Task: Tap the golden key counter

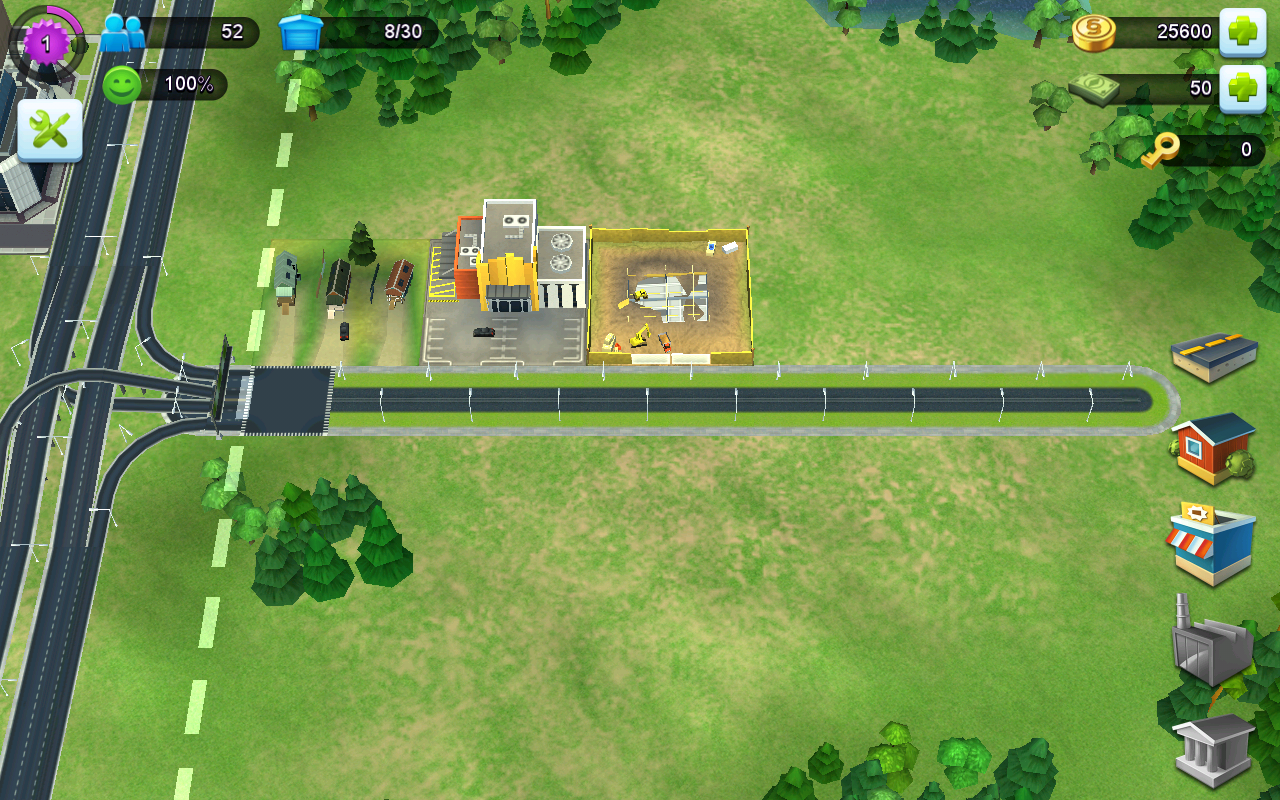Action: pos(1162,150)
